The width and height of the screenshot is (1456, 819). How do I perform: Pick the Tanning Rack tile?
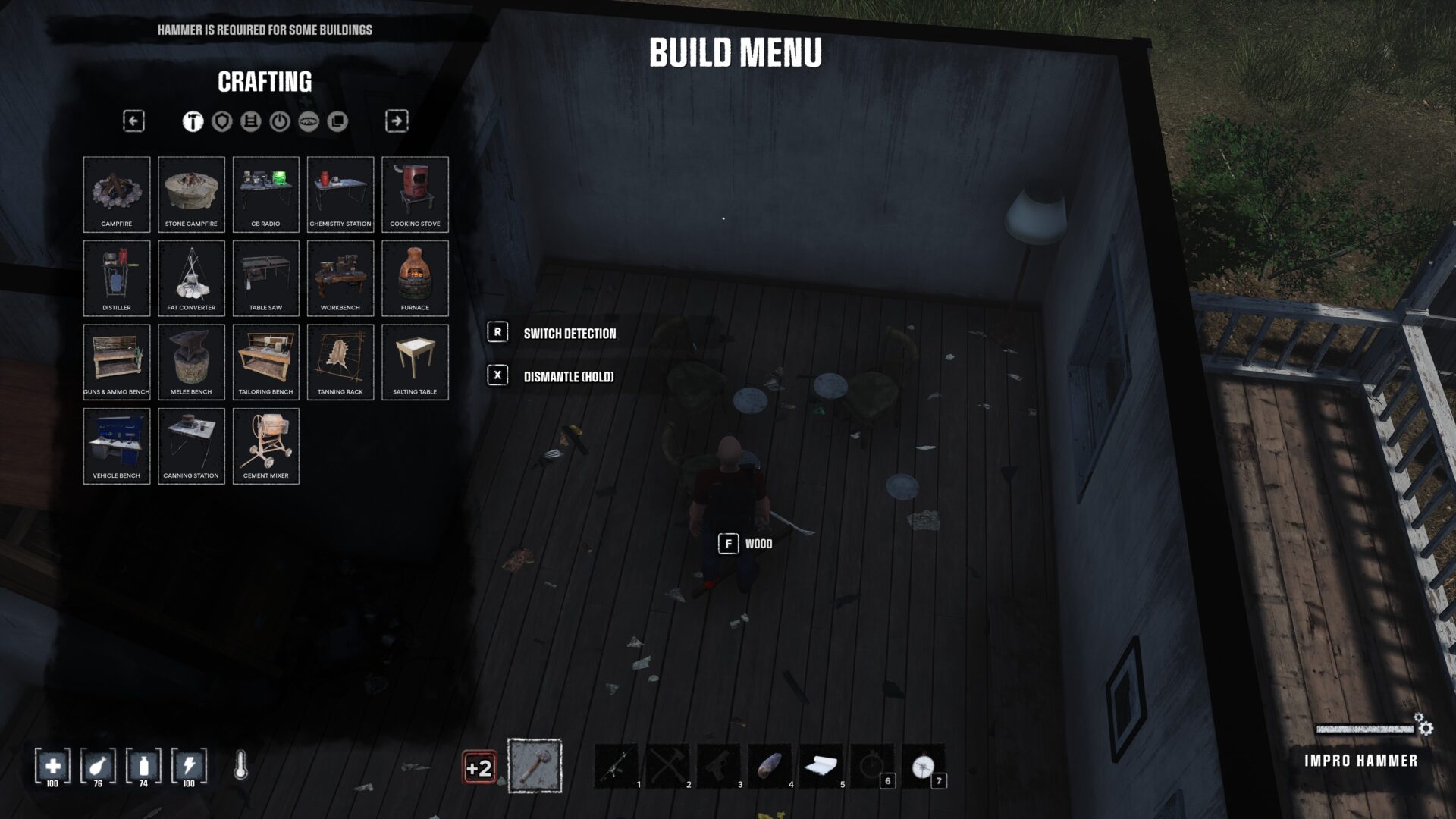340,362
